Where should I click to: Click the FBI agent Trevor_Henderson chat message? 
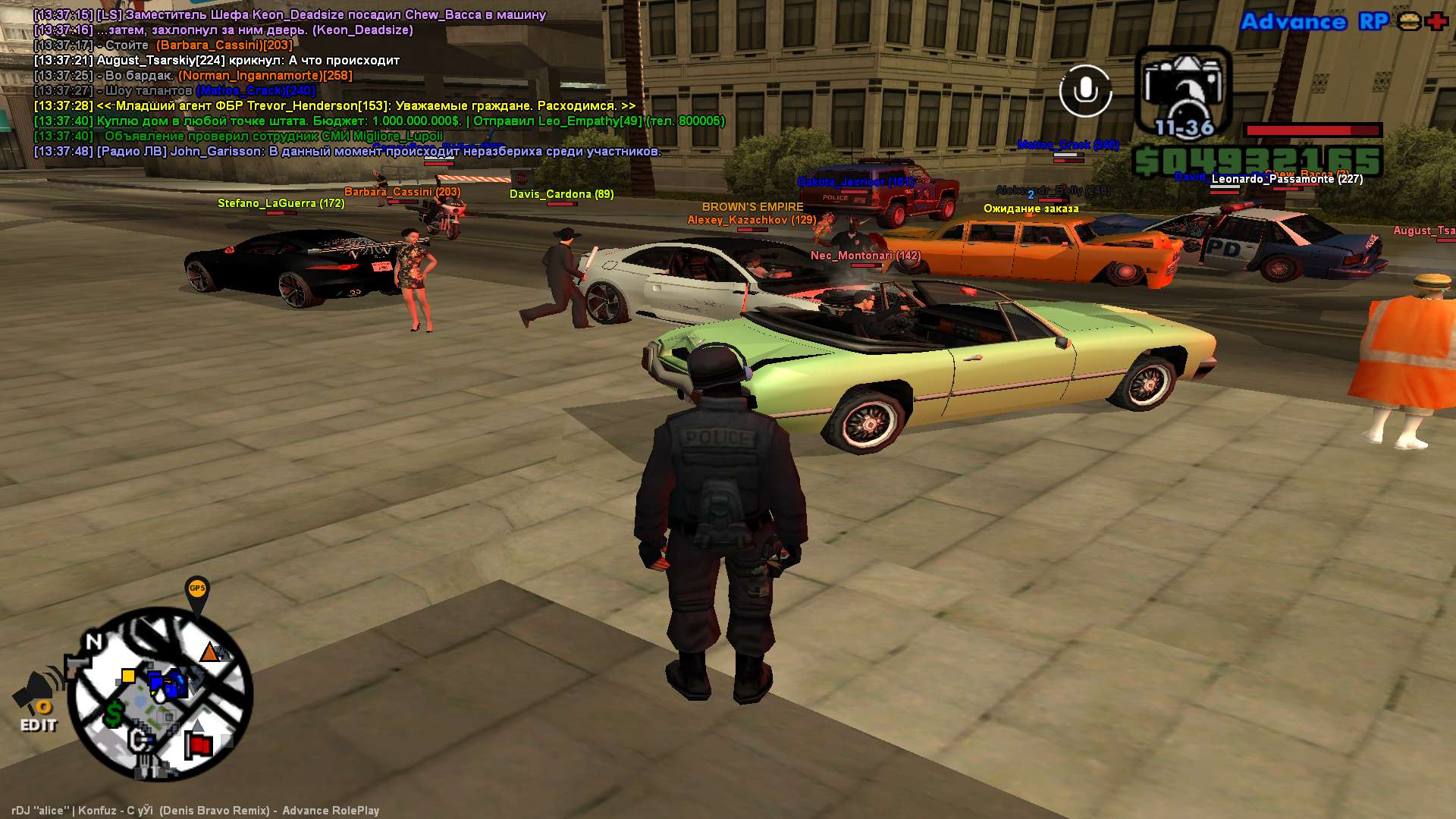pos(334,106)
